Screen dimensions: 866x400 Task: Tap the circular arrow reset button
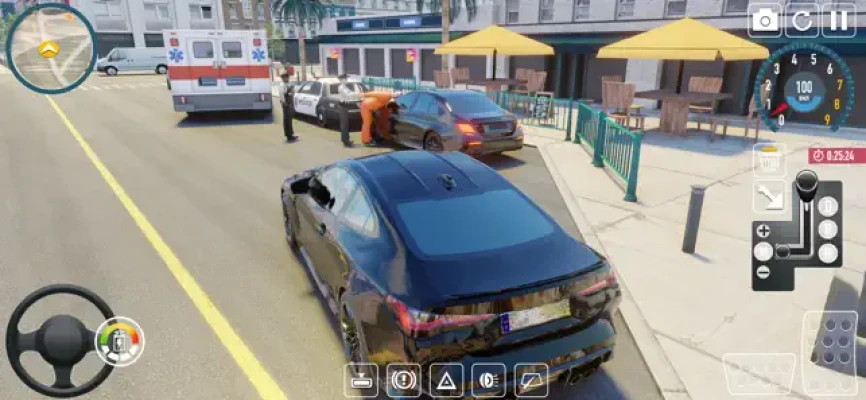(801, 20)
